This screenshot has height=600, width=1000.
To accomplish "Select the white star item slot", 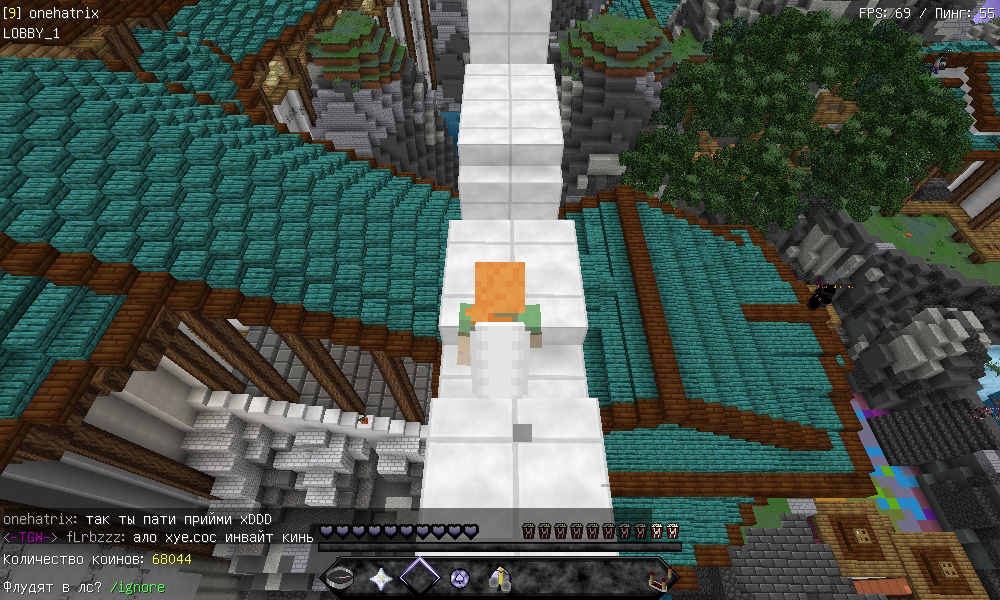I will pos(381,578).
